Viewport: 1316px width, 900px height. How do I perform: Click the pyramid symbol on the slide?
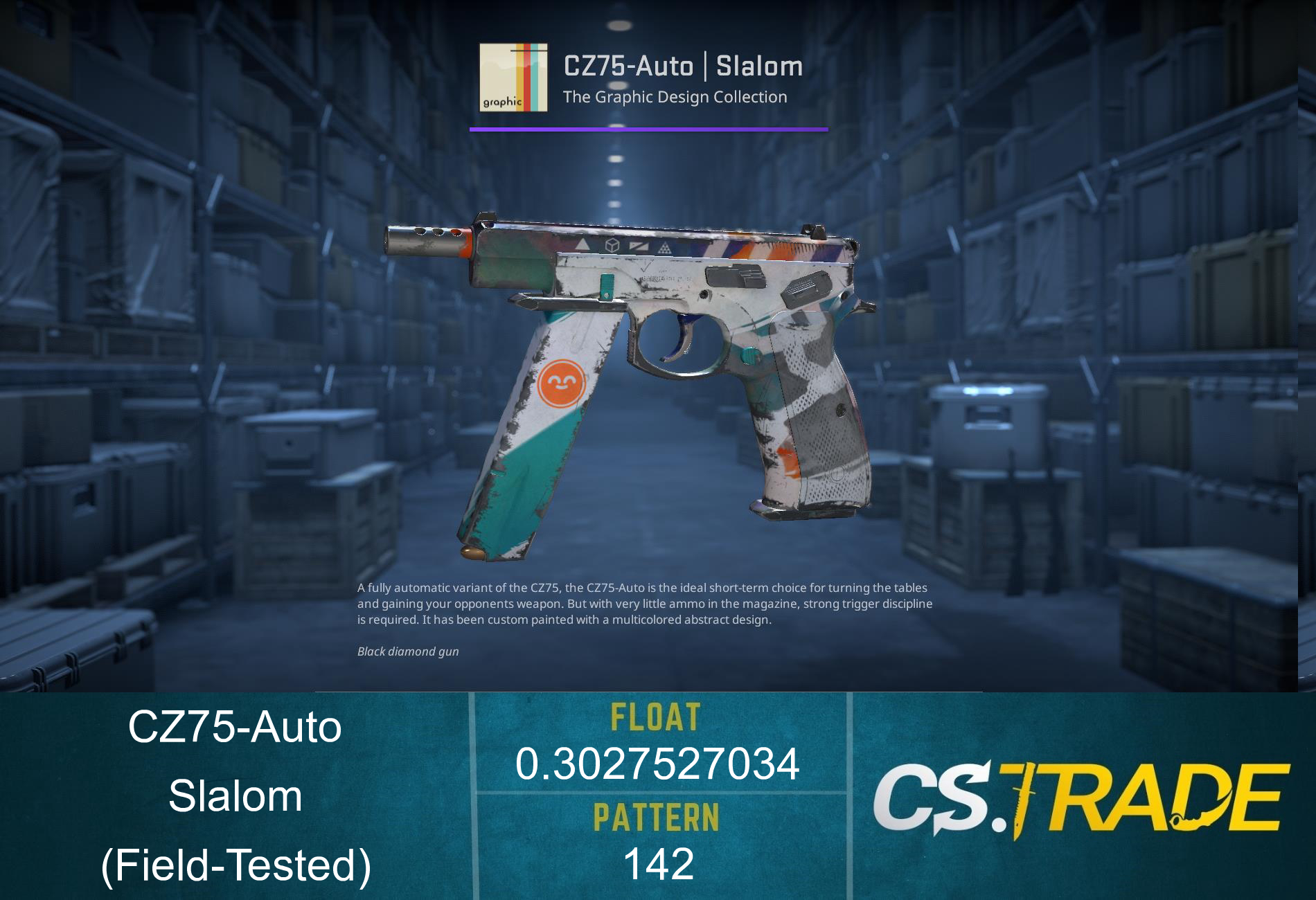pyautogui.click(x=664, y=248)
